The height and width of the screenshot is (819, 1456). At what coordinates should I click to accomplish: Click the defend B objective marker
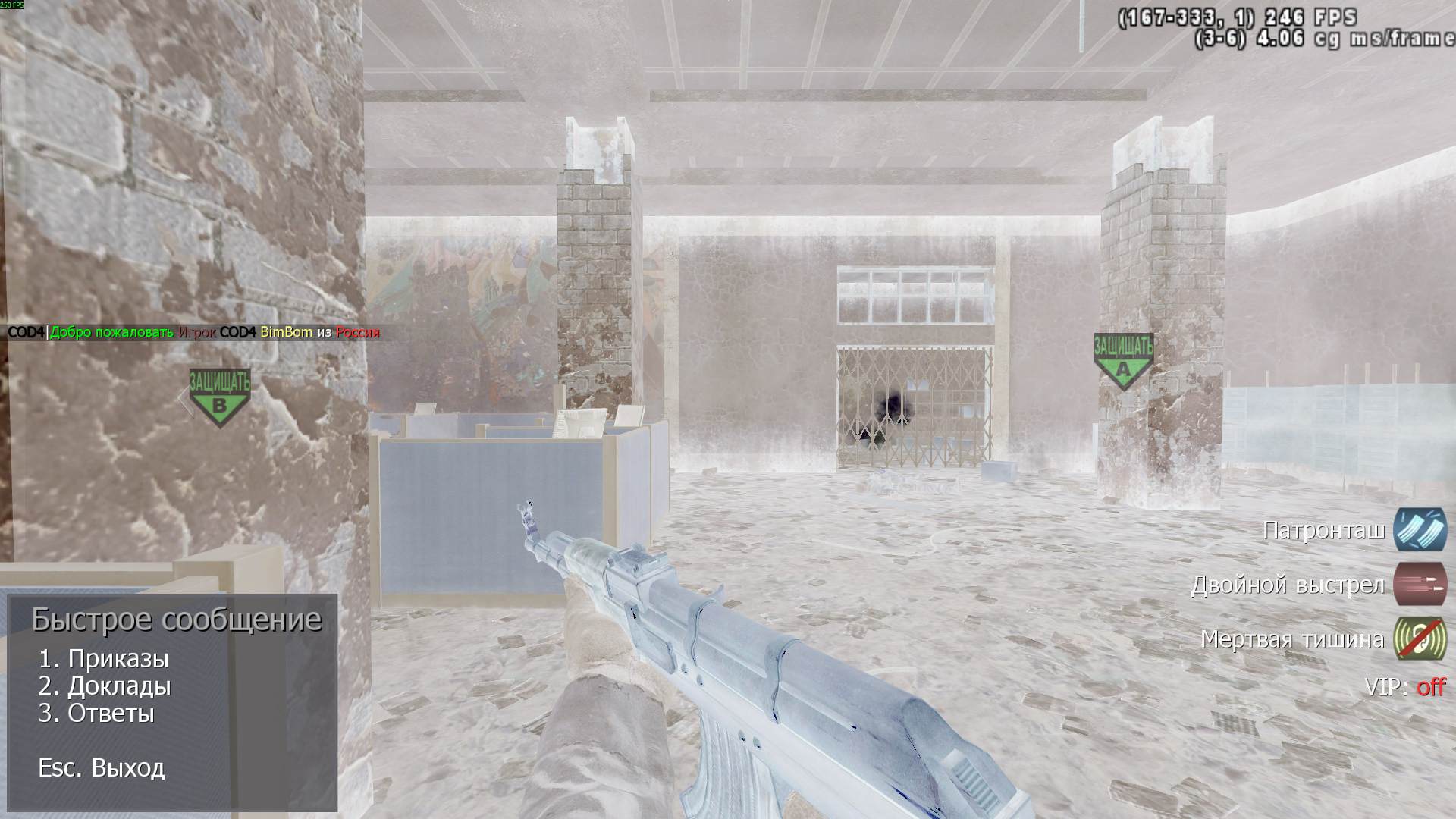pyautogui.click(x=219, y=397)
